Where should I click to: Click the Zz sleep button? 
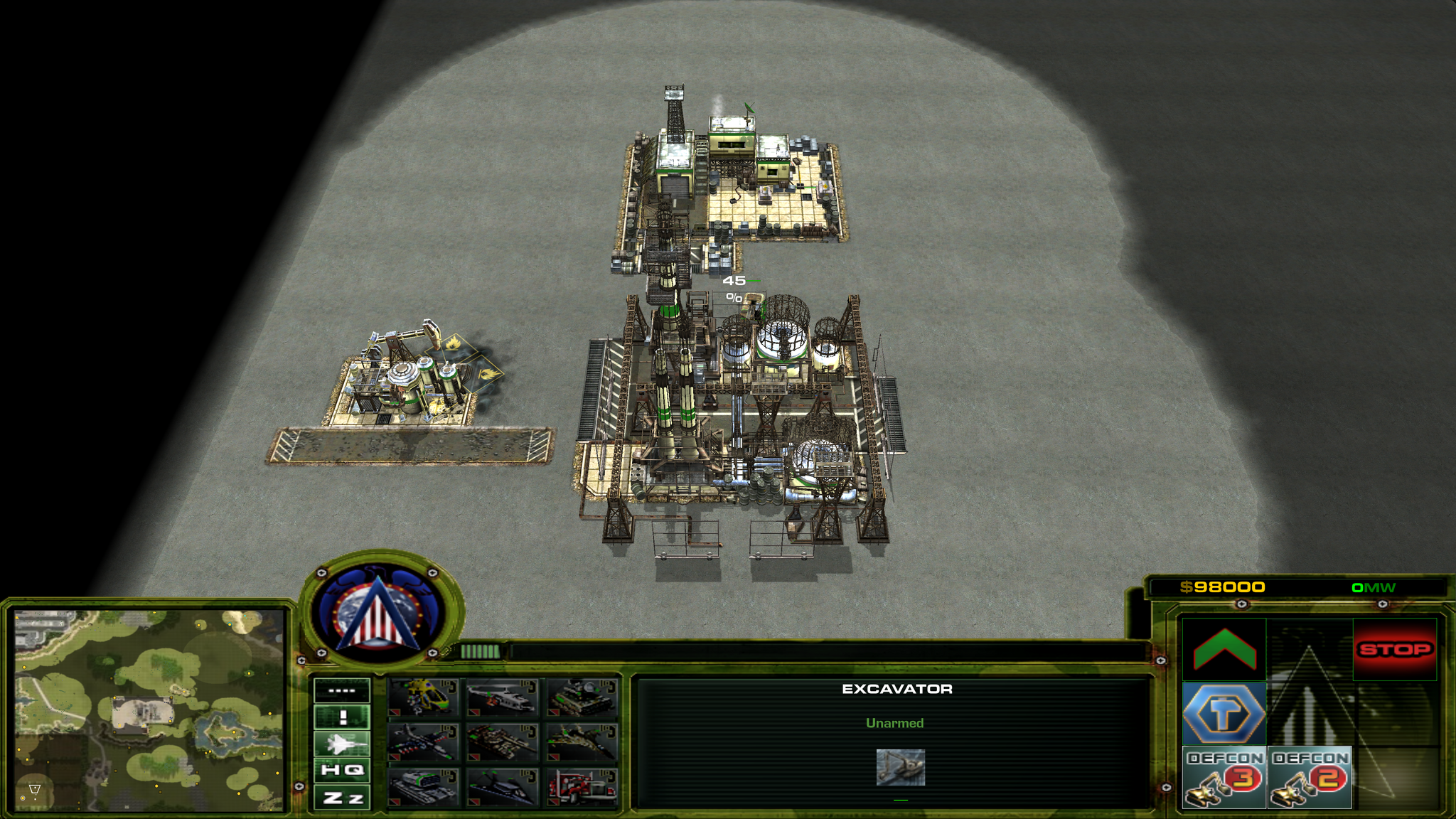pos(342,798)
